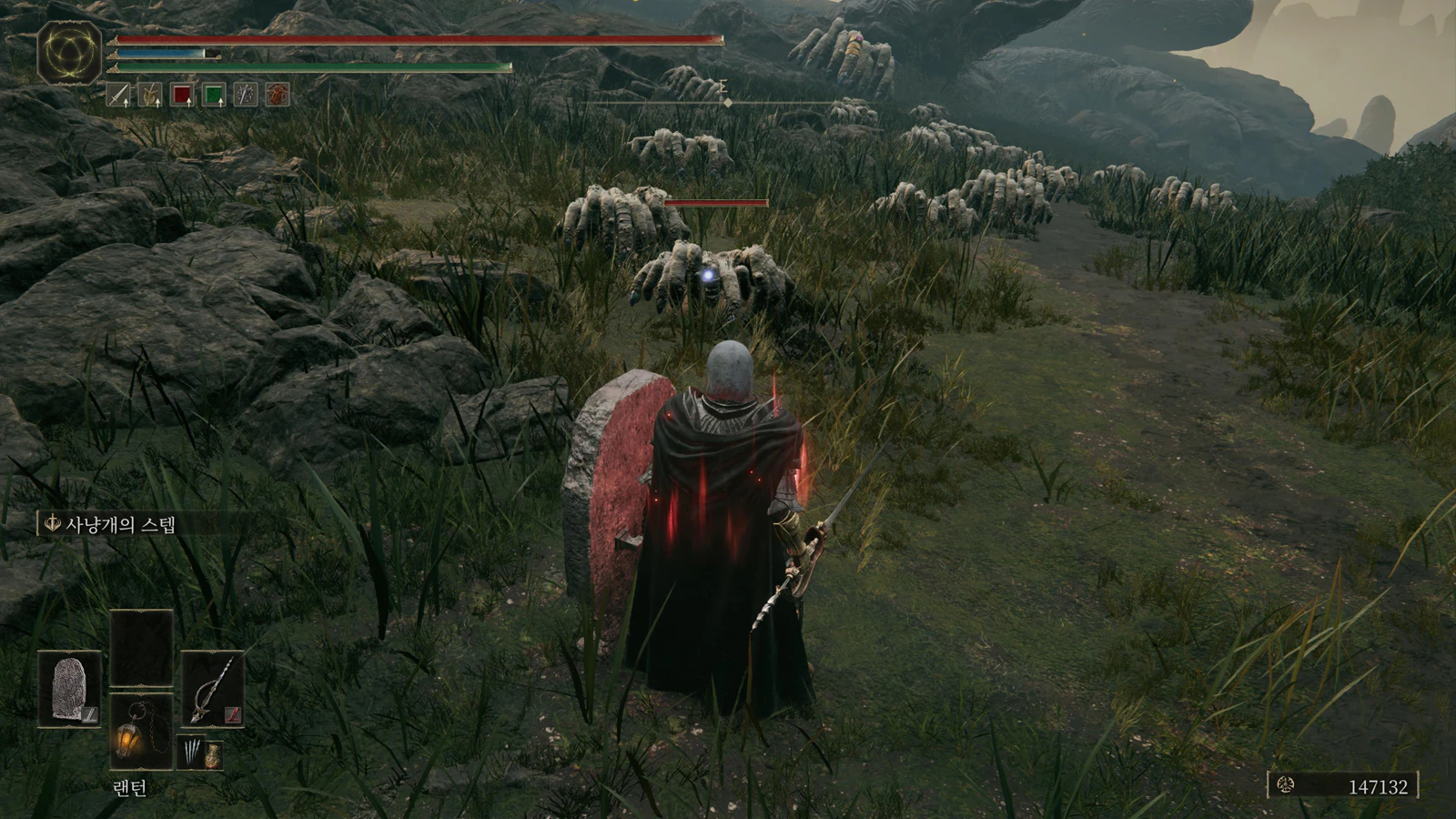Select the rapier right-hand weapon slot
Viewport: 1456px width, 819px height.
coord(213,689)
